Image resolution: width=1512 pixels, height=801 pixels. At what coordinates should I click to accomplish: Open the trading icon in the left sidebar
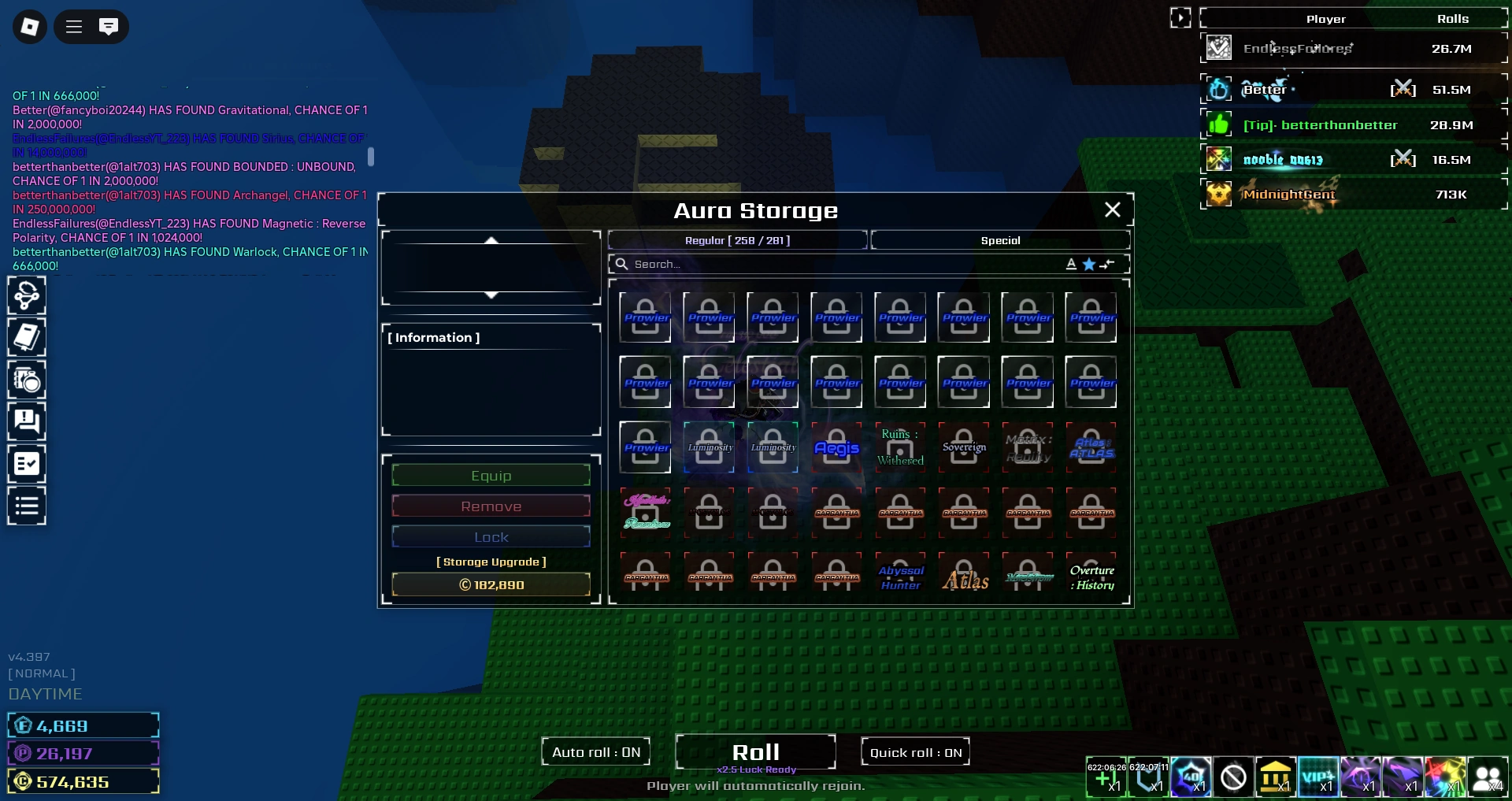click(x=27, y=295)
